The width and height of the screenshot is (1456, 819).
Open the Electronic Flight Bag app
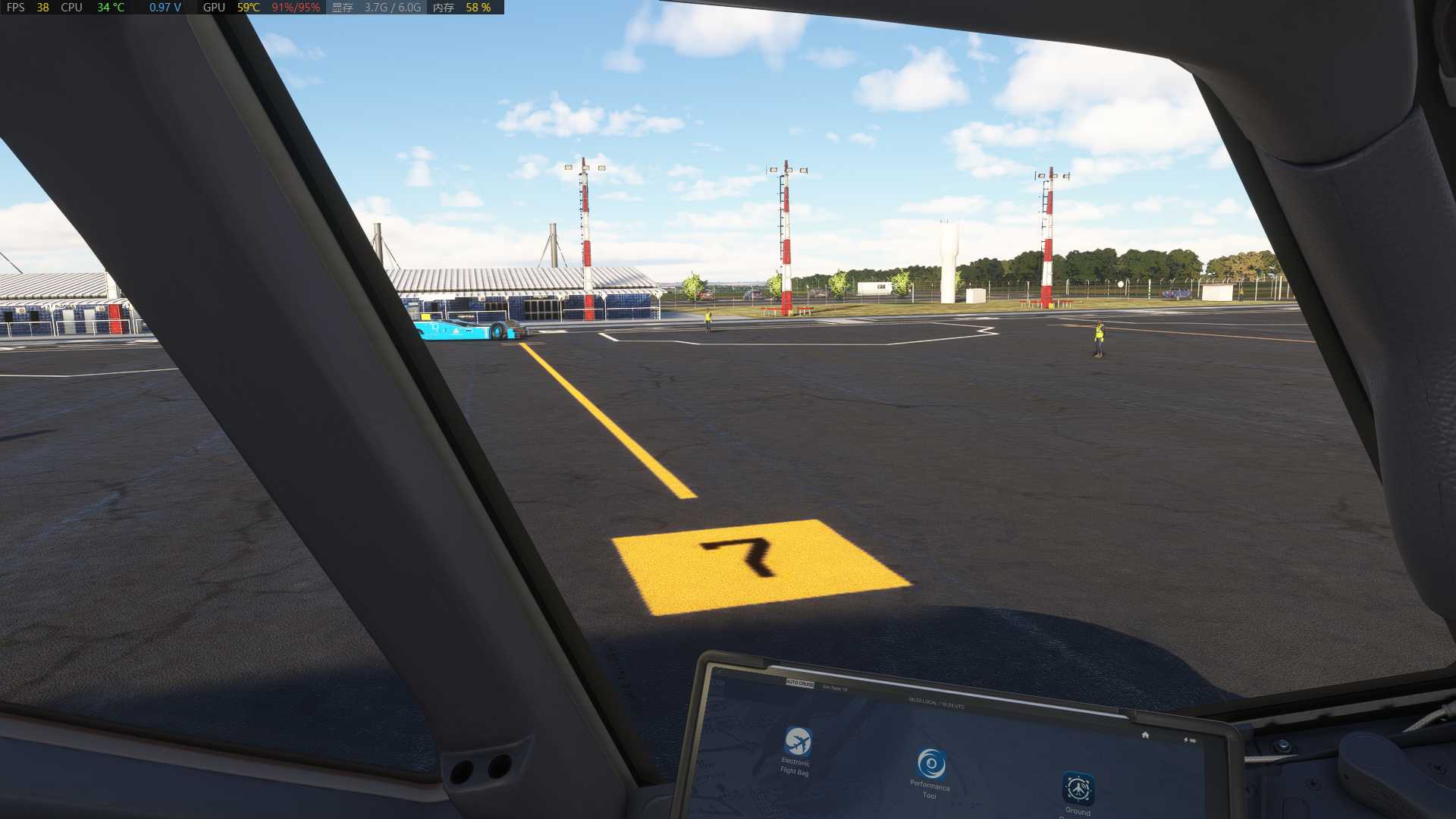point(797,742)
